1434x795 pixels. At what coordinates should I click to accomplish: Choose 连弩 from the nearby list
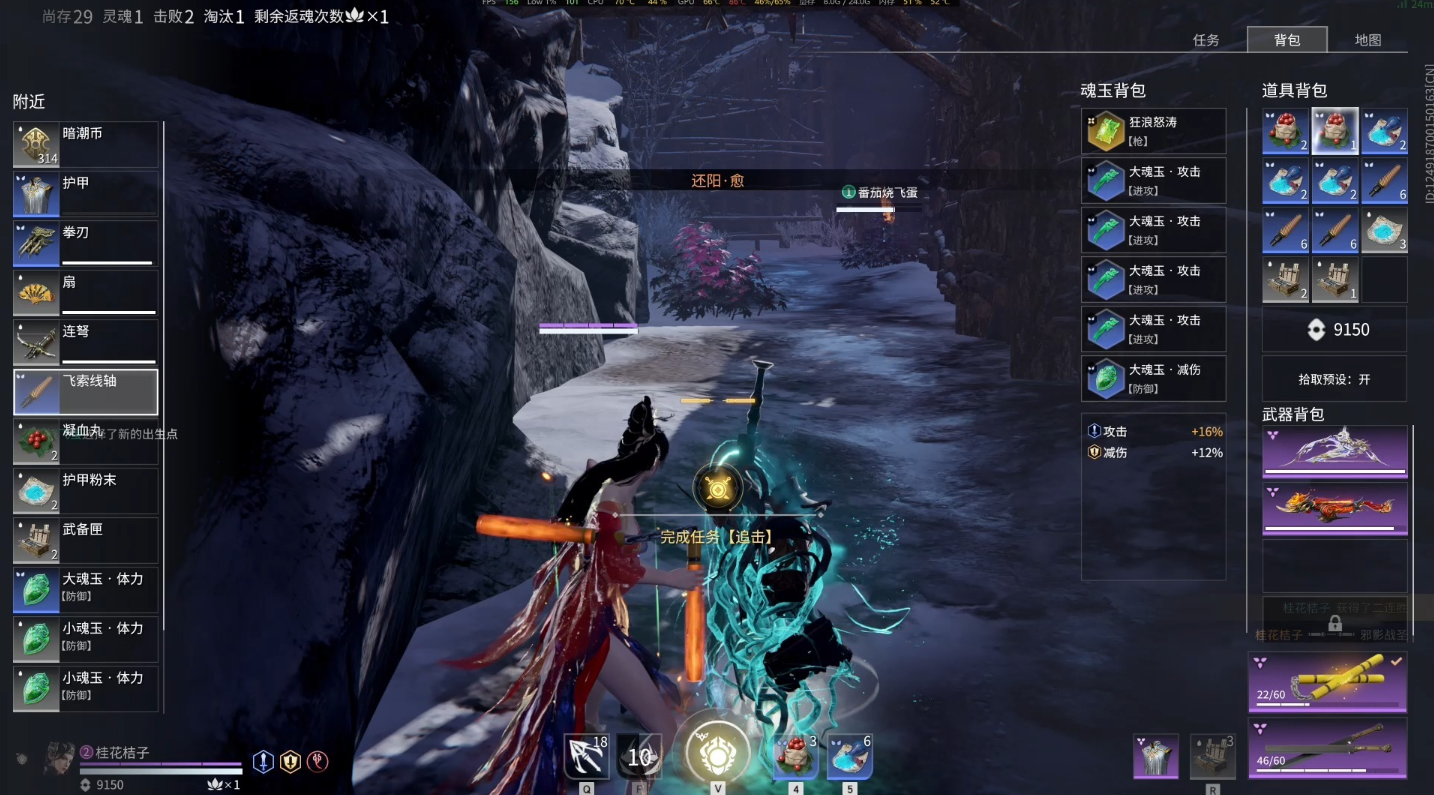tap(86, 343)
